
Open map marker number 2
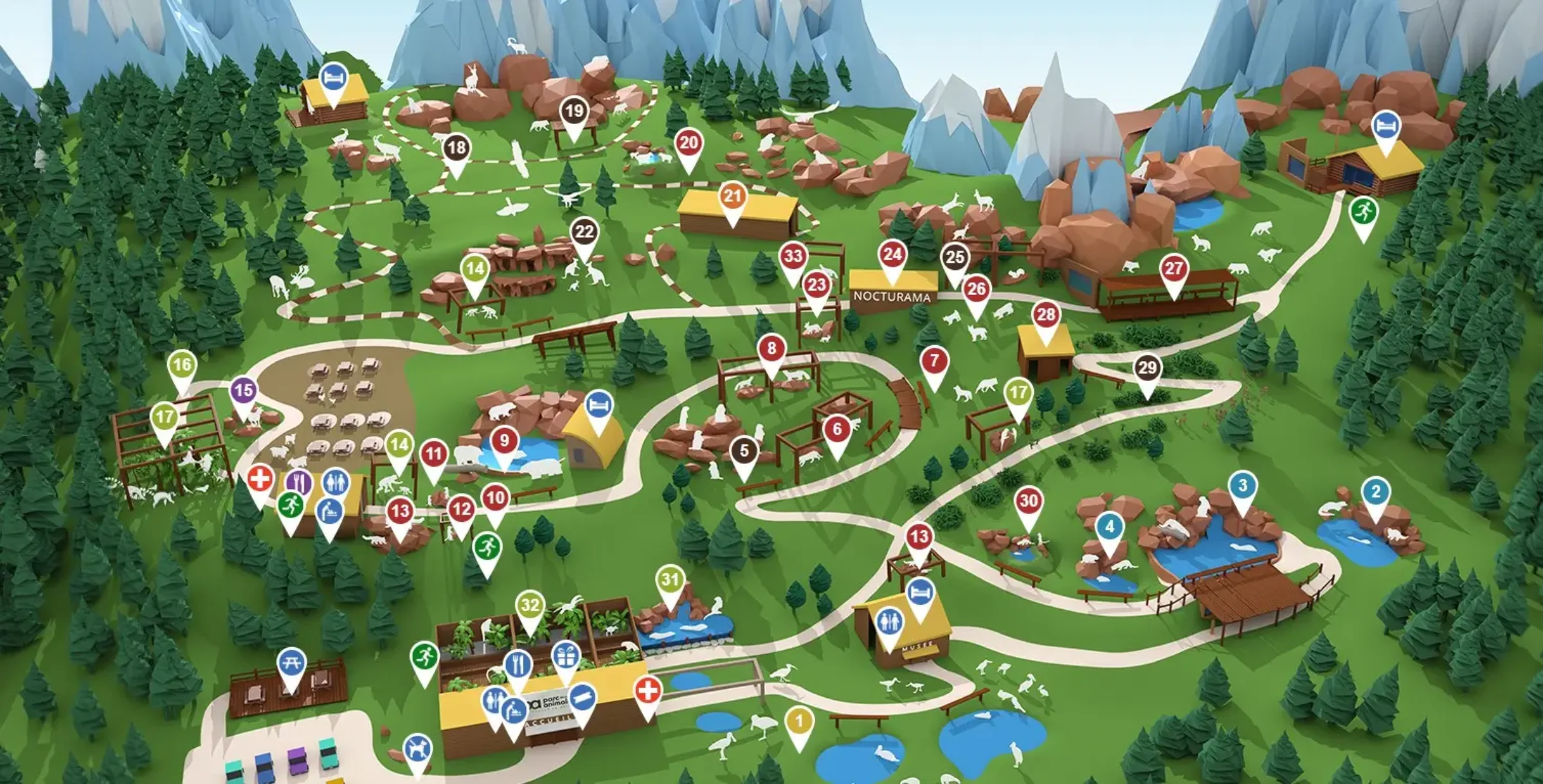1376,493
